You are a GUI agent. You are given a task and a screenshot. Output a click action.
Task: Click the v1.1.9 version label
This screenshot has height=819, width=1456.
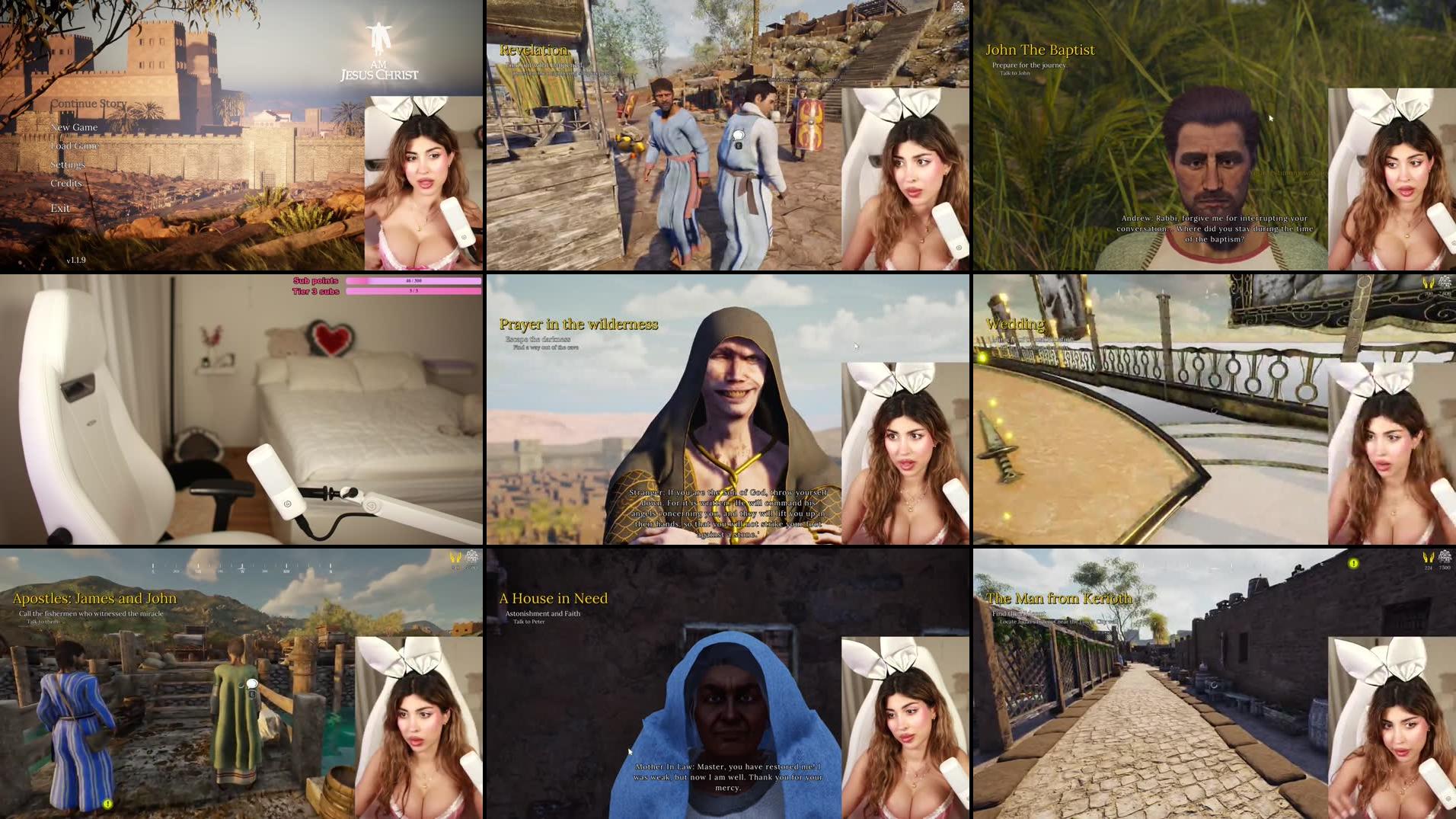tap(75, 259)
